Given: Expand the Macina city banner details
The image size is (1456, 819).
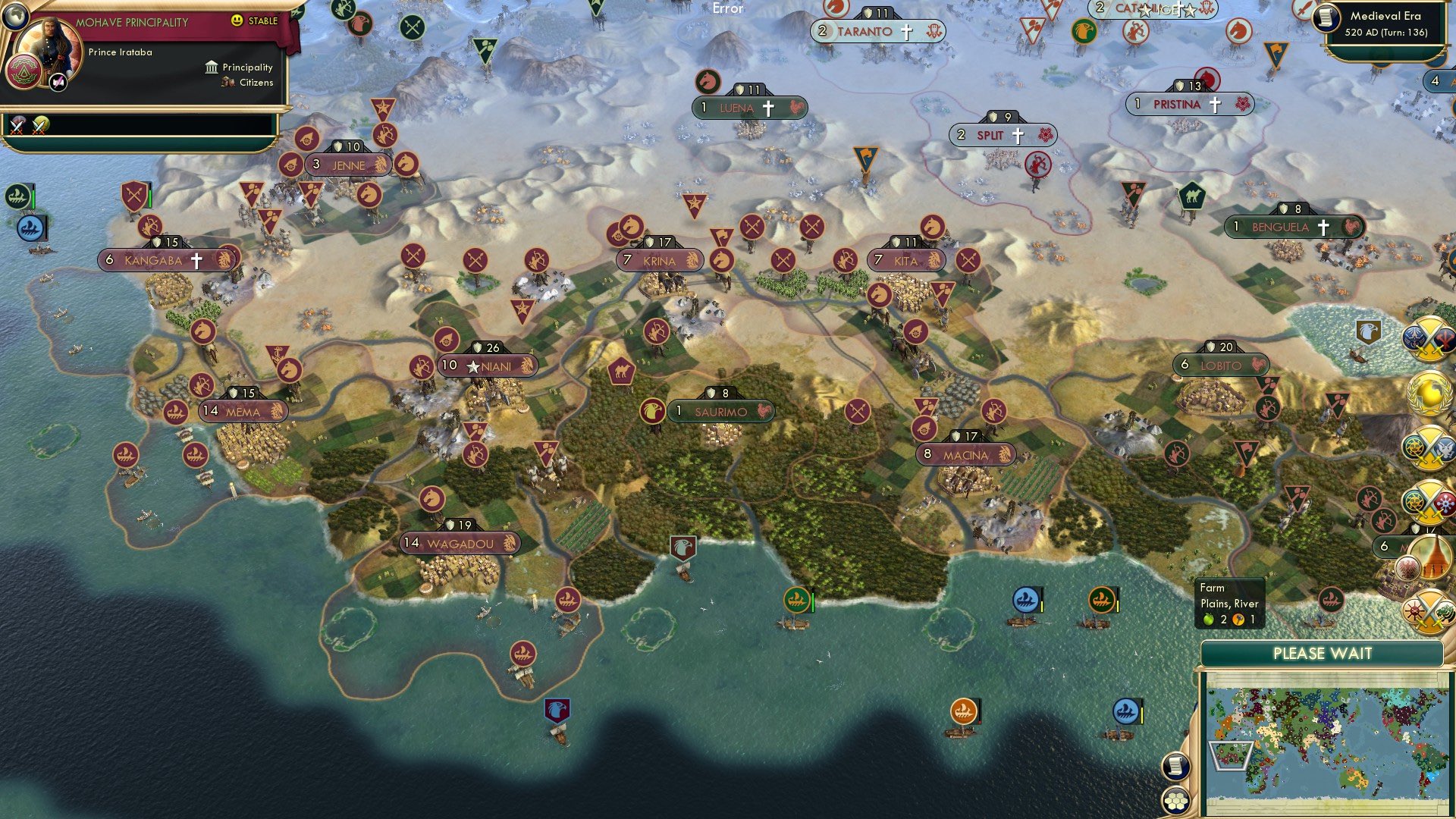Looking at the screenshot, I should pyautogui.click(x=967, y=455).
